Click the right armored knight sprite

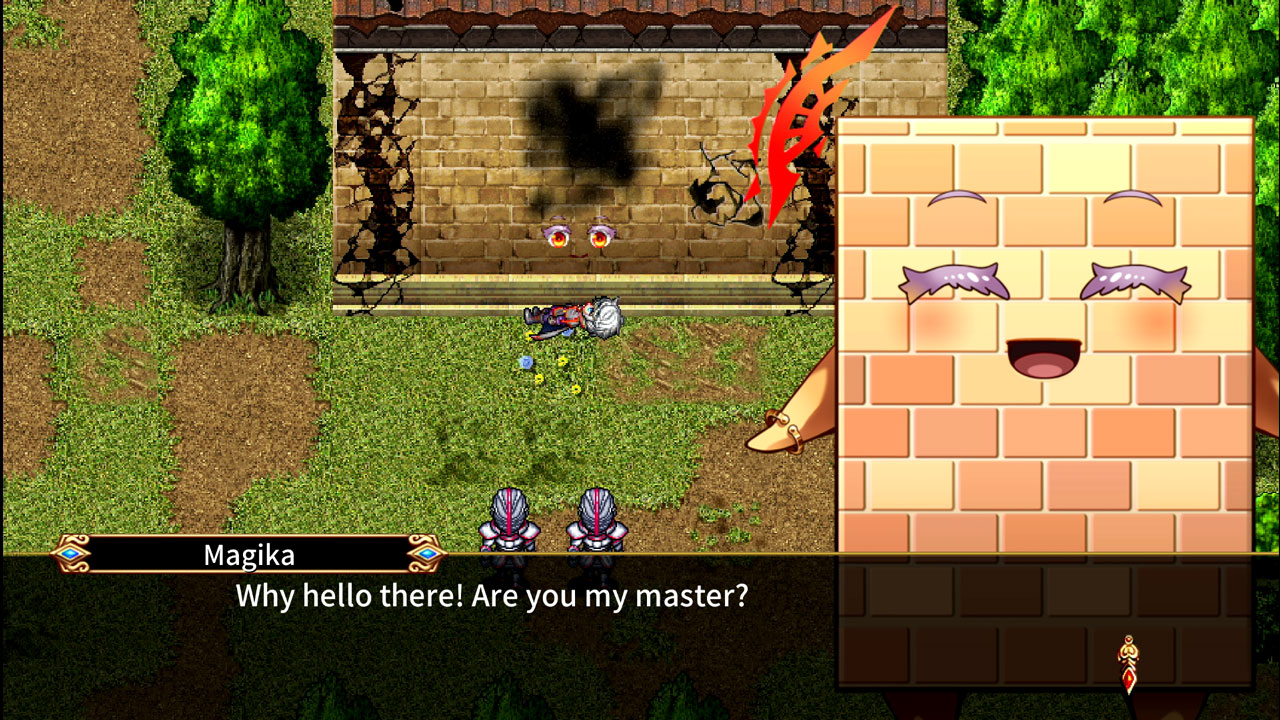click(597, 520)
